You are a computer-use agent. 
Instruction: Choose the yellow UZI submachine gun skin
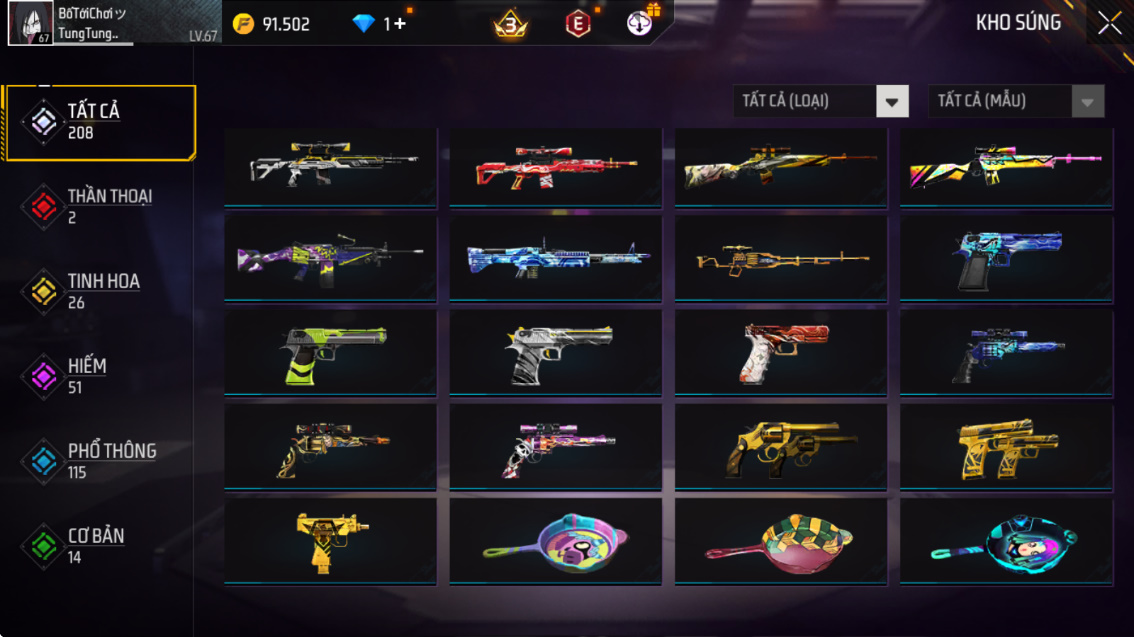pyautogui.click(x=330, y=541)
